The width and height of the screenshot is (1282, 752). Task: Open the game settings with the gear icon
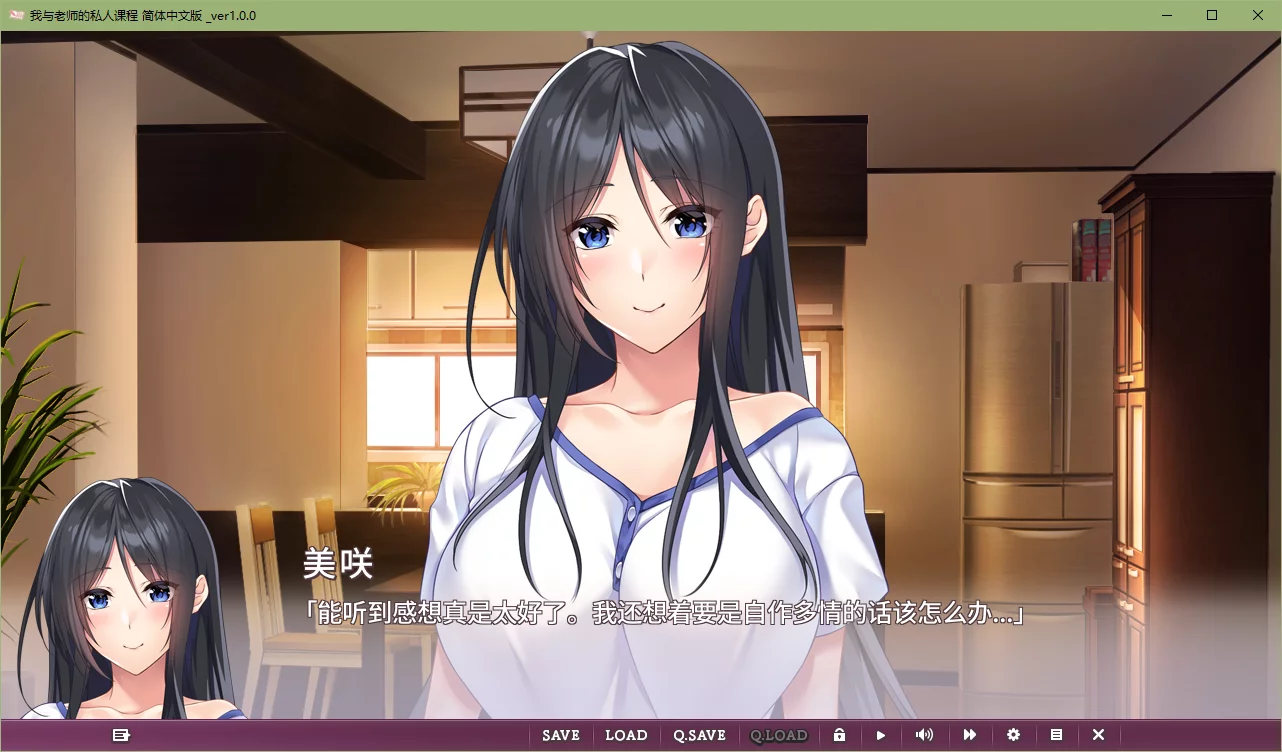(1013, 735)
